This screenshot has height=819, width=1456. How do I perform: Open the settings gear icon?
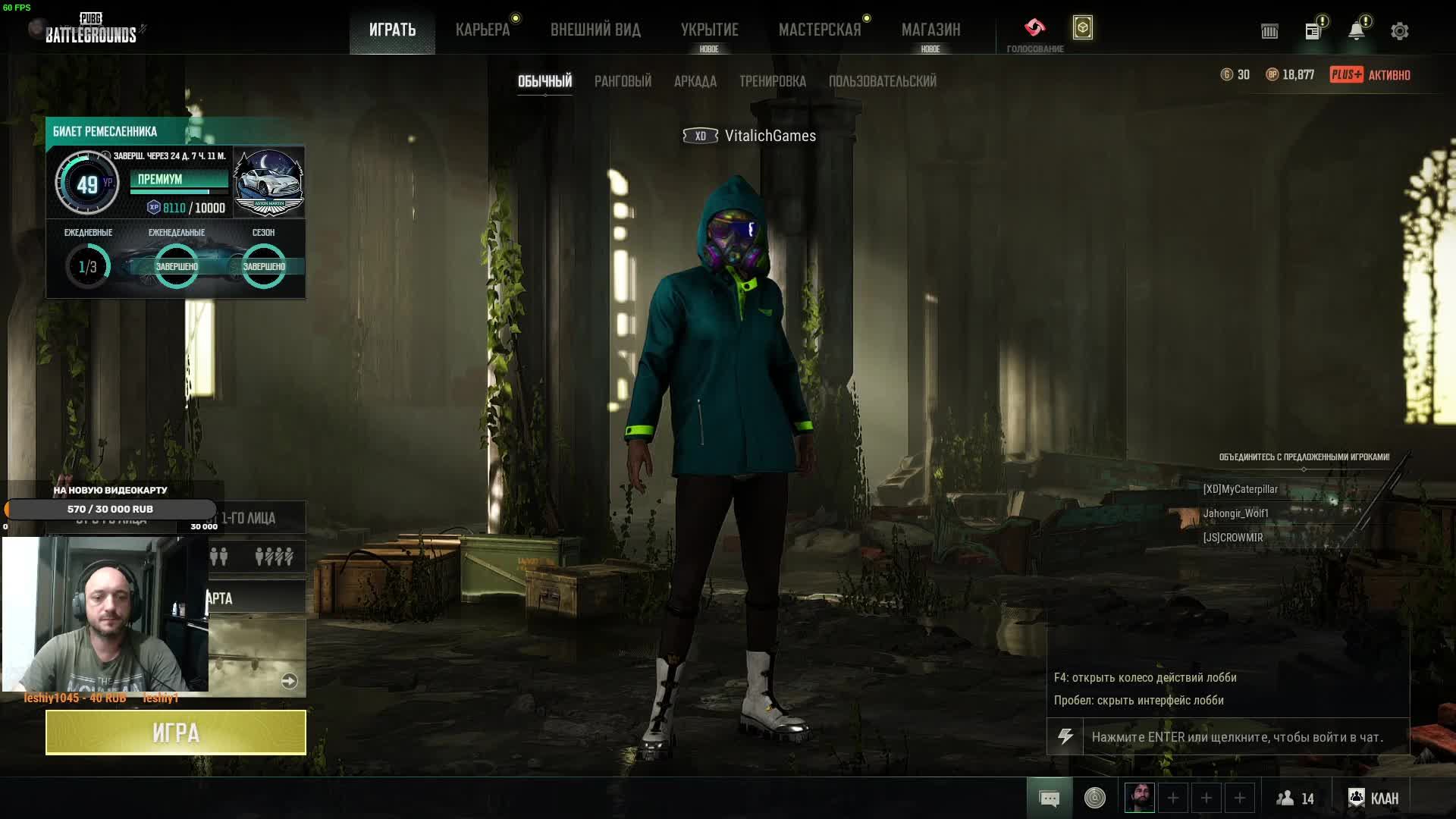(1399, 31)
